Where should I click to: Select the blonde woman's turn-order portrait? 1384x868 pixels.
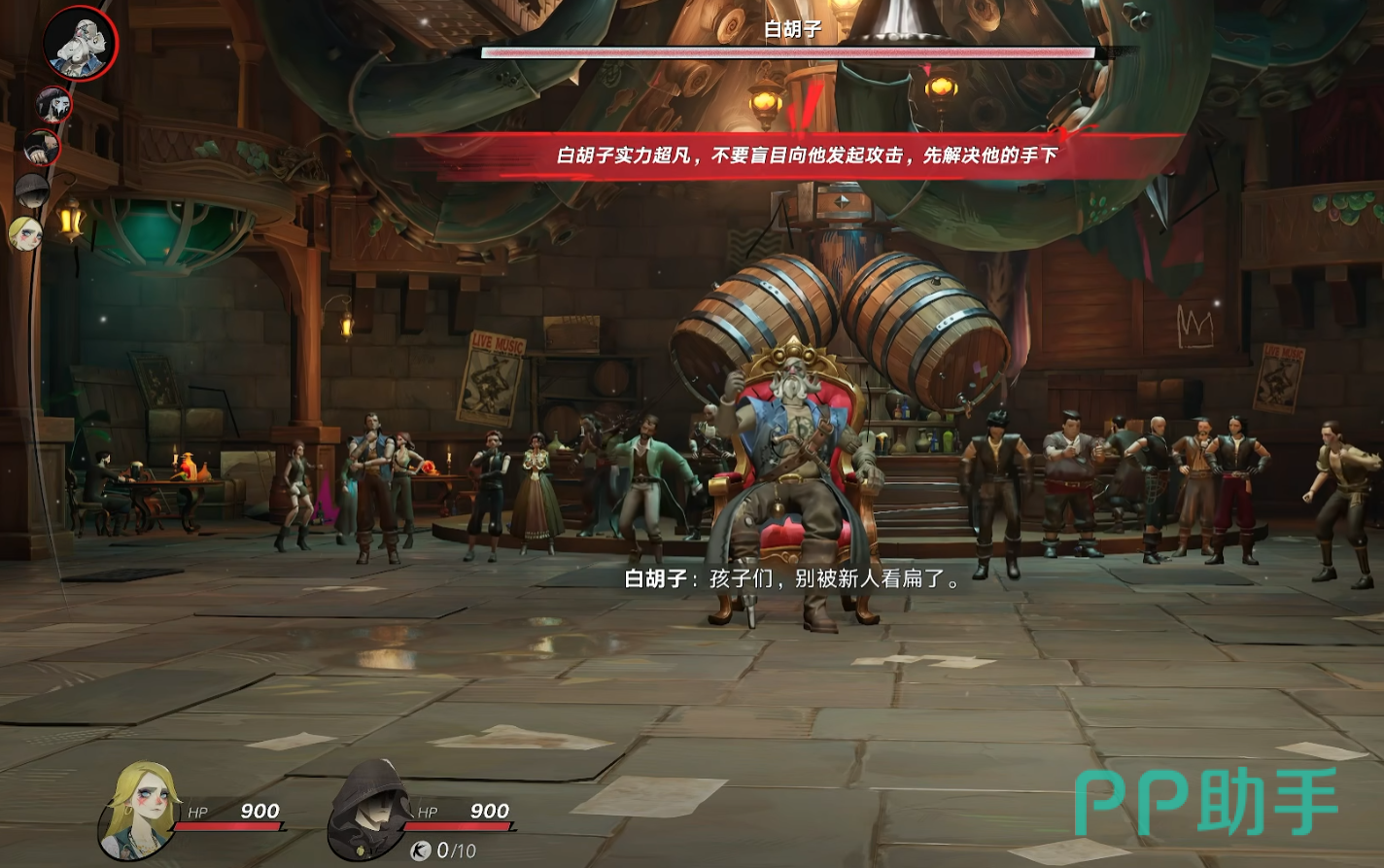[25, 233]
